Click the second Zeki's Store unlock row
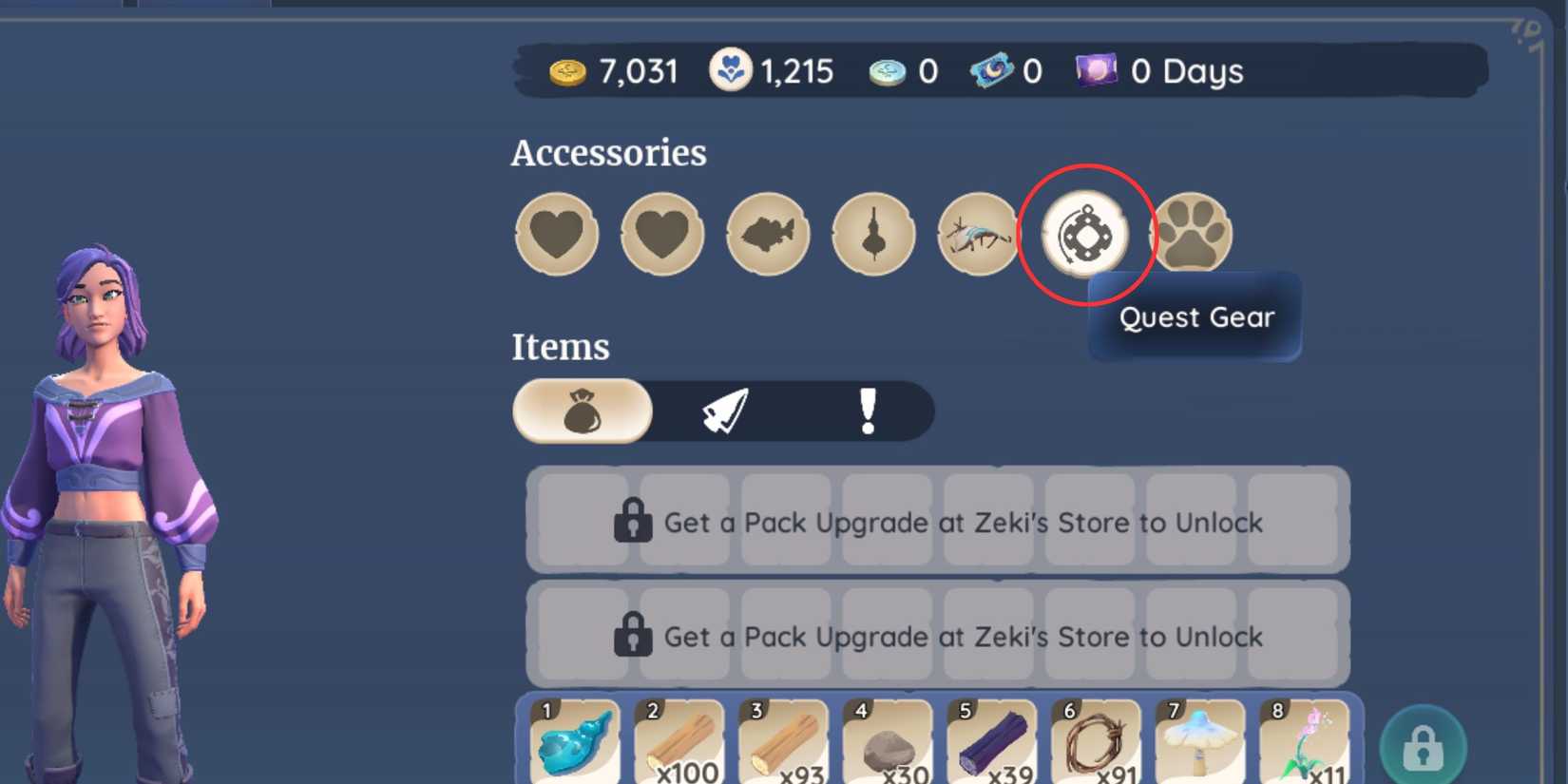Viewport: 1568px width, 784px height. click(941, 636)
